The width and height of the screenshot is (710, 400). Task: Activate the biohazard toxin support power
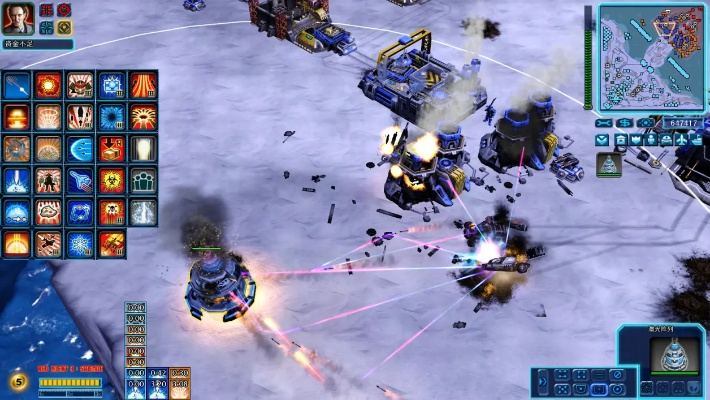coord(111,181)
